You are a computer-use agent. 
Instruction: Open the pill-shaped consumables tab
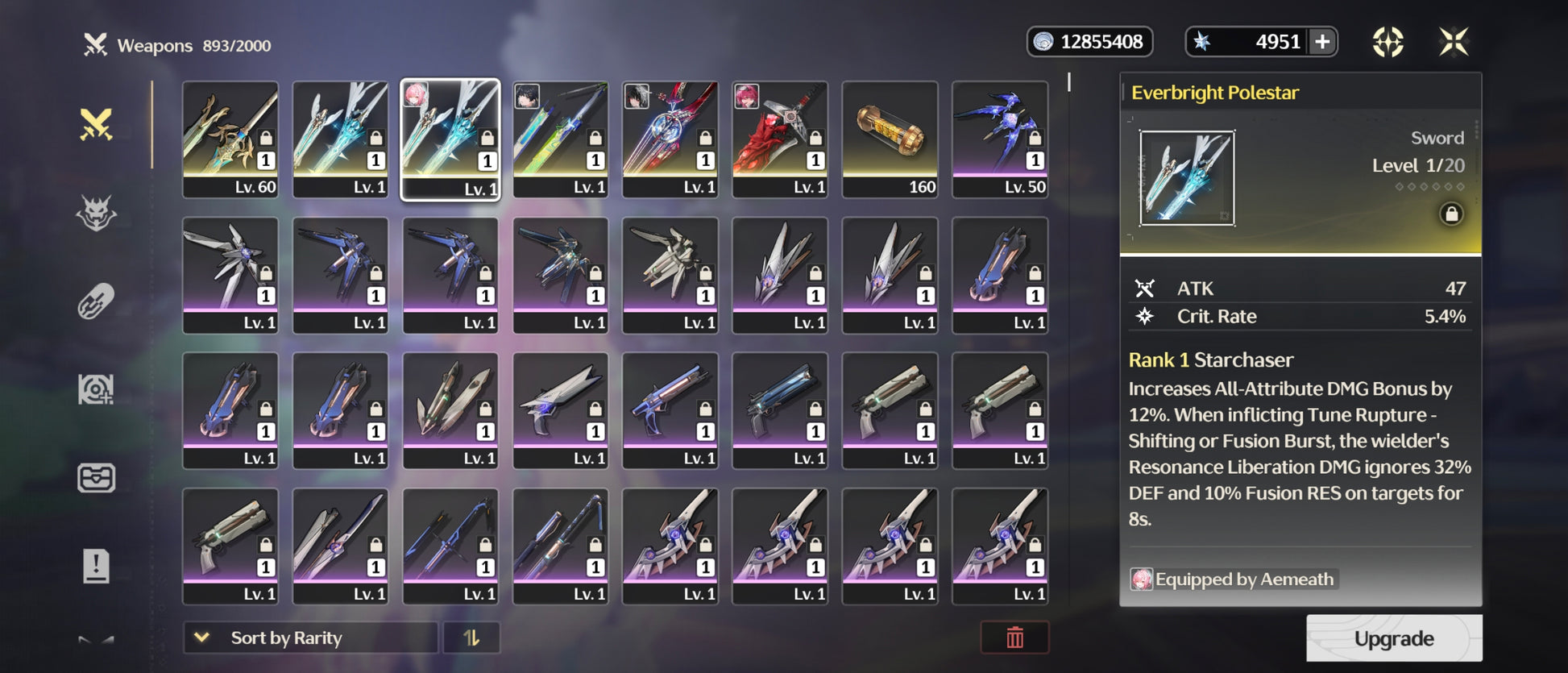96,302
